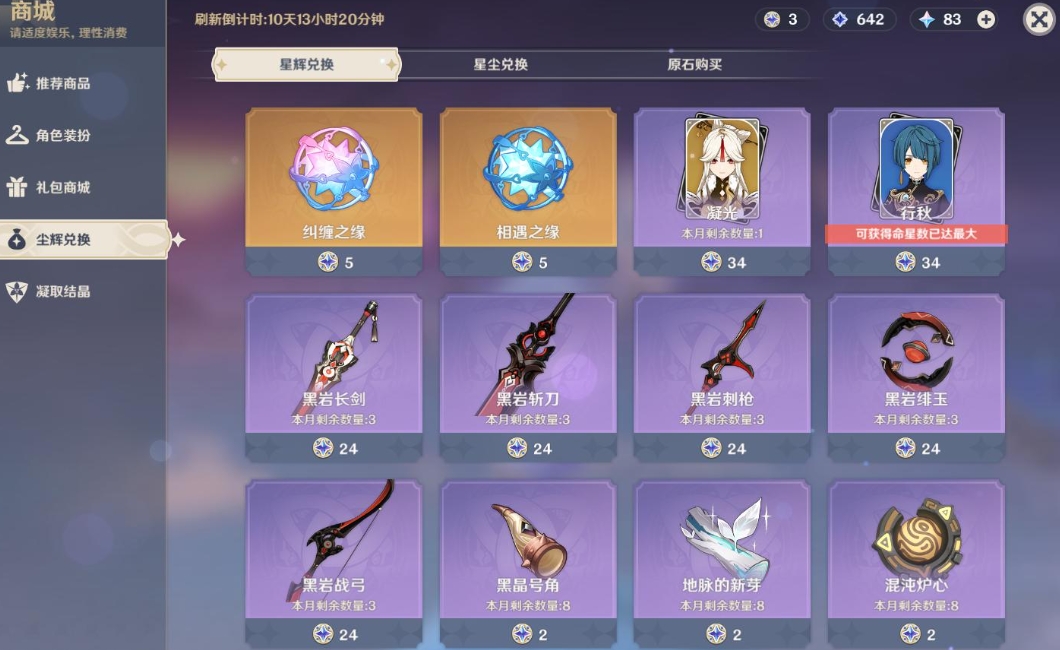
Task: Choose the 黑岩战弓 bow item
Action: point(334,550)
